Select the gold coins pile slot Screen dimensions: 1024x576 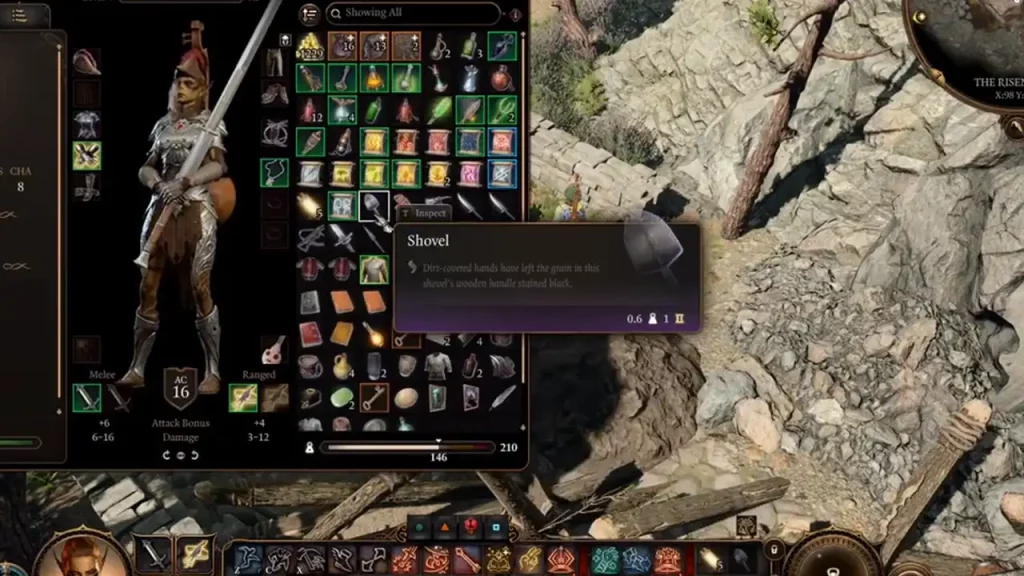pyautogui.click(x=310, y=46)
